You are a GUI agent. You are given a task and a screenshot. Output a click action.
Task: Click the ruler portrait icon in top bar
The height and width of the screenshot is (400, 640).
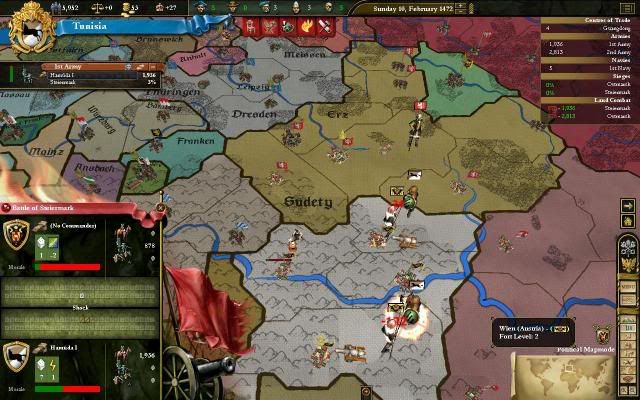point(201,9)
